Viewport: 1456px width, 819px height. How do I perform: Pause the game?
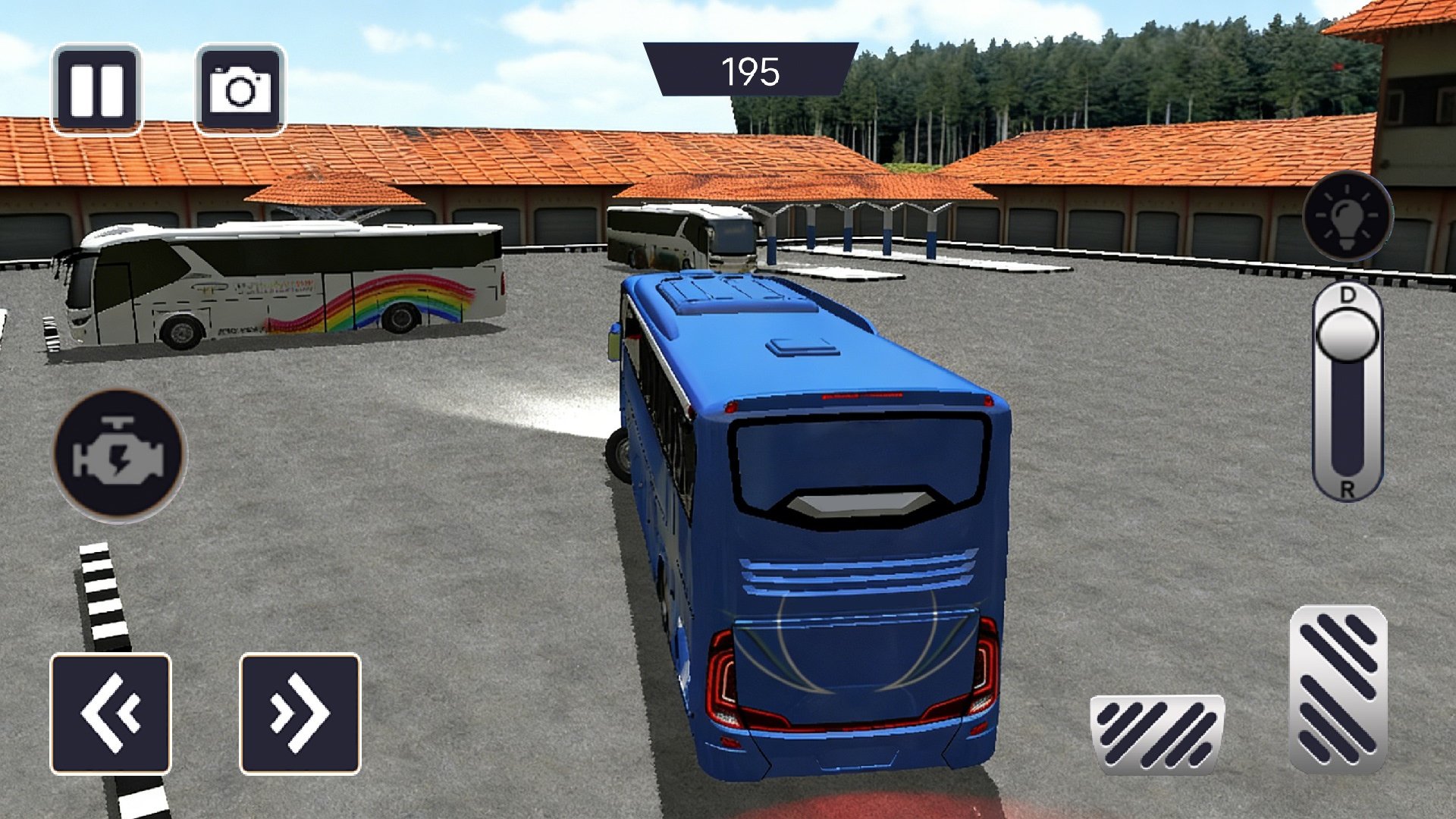point(96,89)
